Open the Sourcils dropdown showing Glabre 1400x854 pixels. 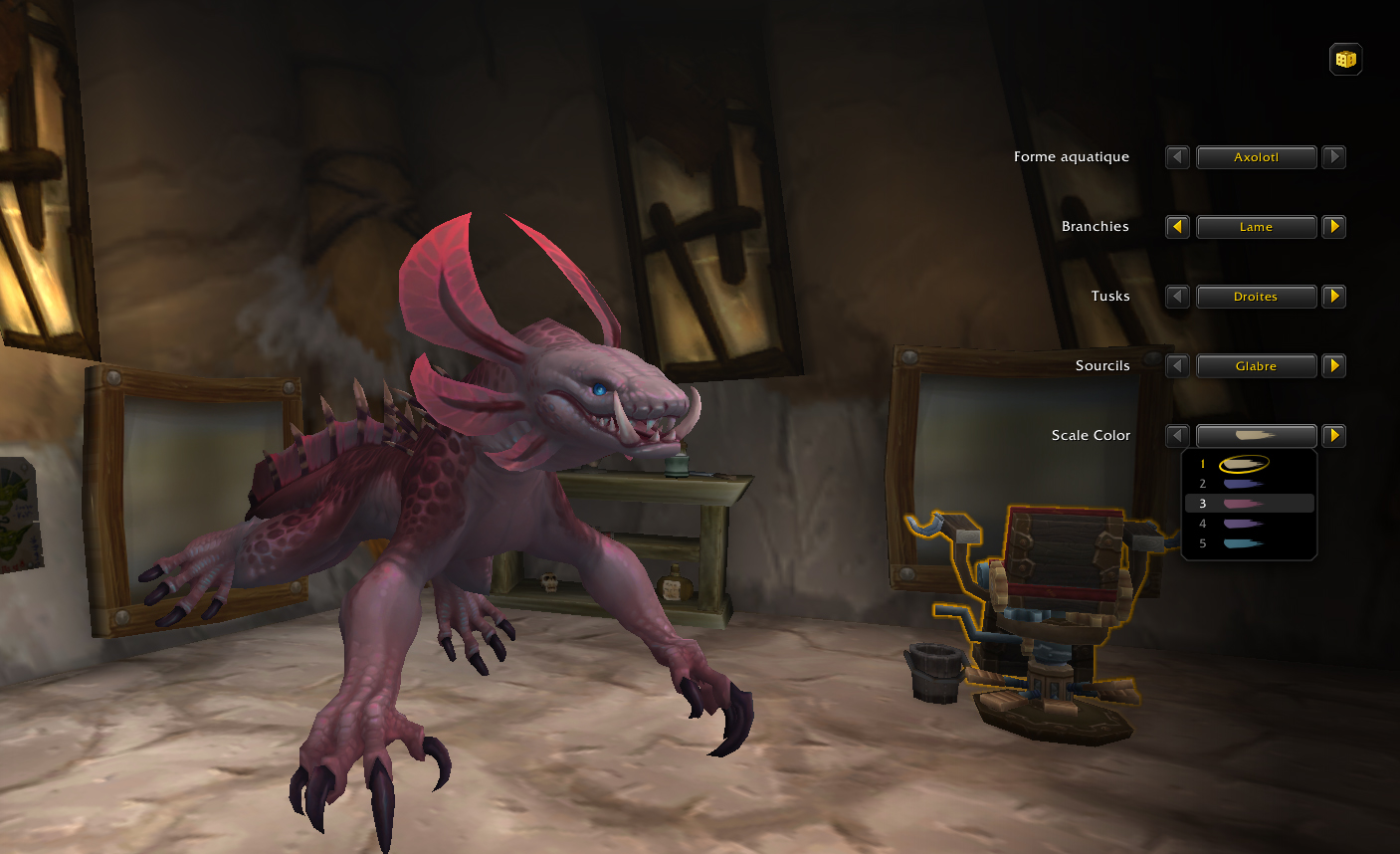pos(1256,366)
